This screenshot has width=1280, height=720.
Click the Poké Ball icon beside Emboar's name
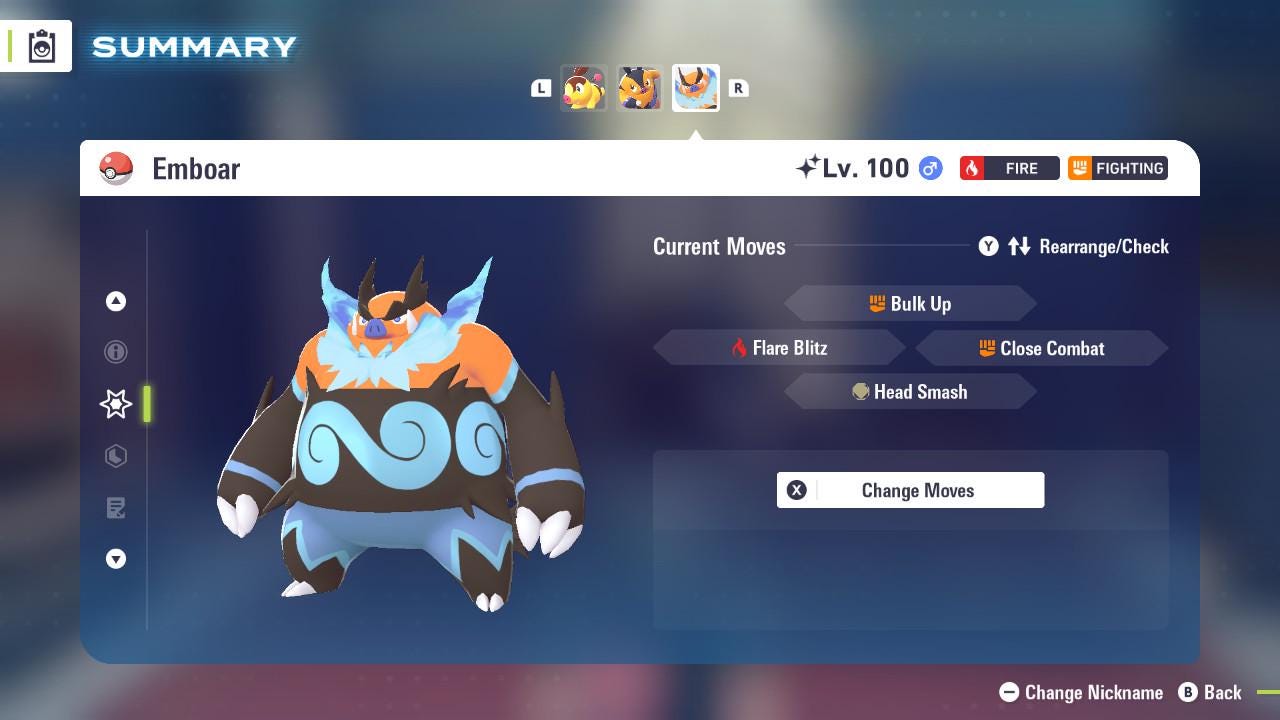pos(116,168)
